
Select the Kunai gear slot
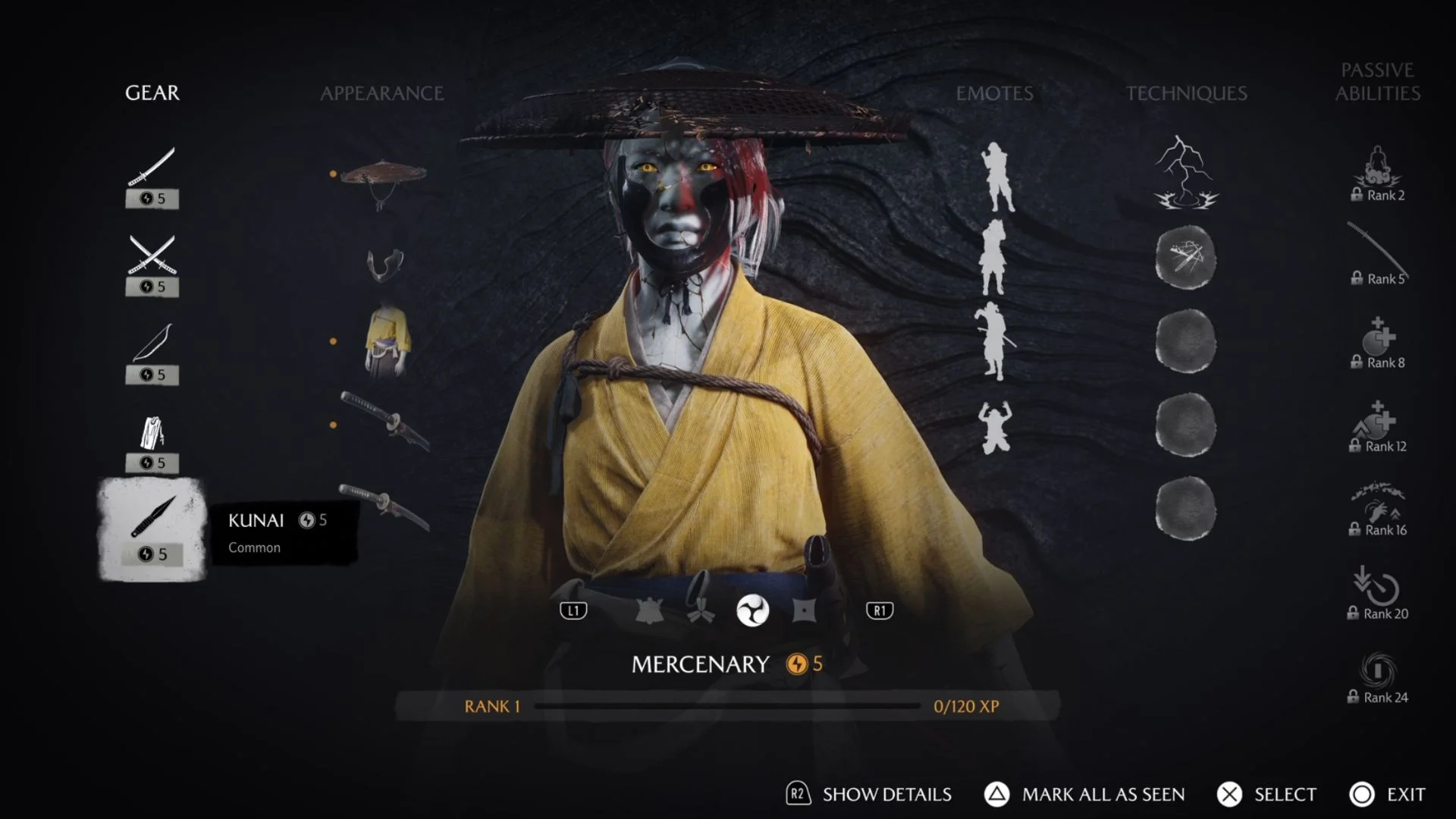(152, 529)
